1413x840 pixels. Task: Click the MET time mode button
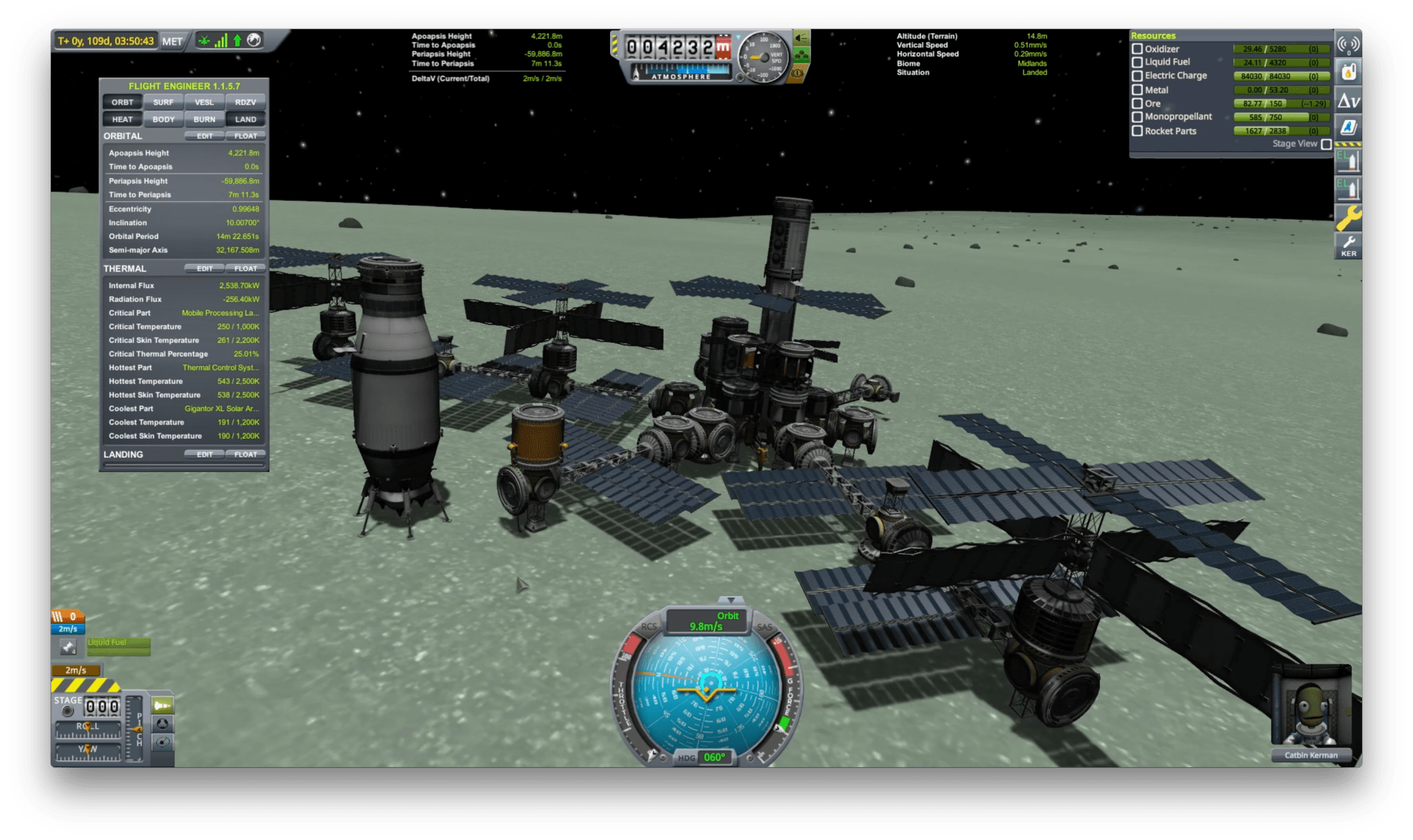click(x=172, y=41)
